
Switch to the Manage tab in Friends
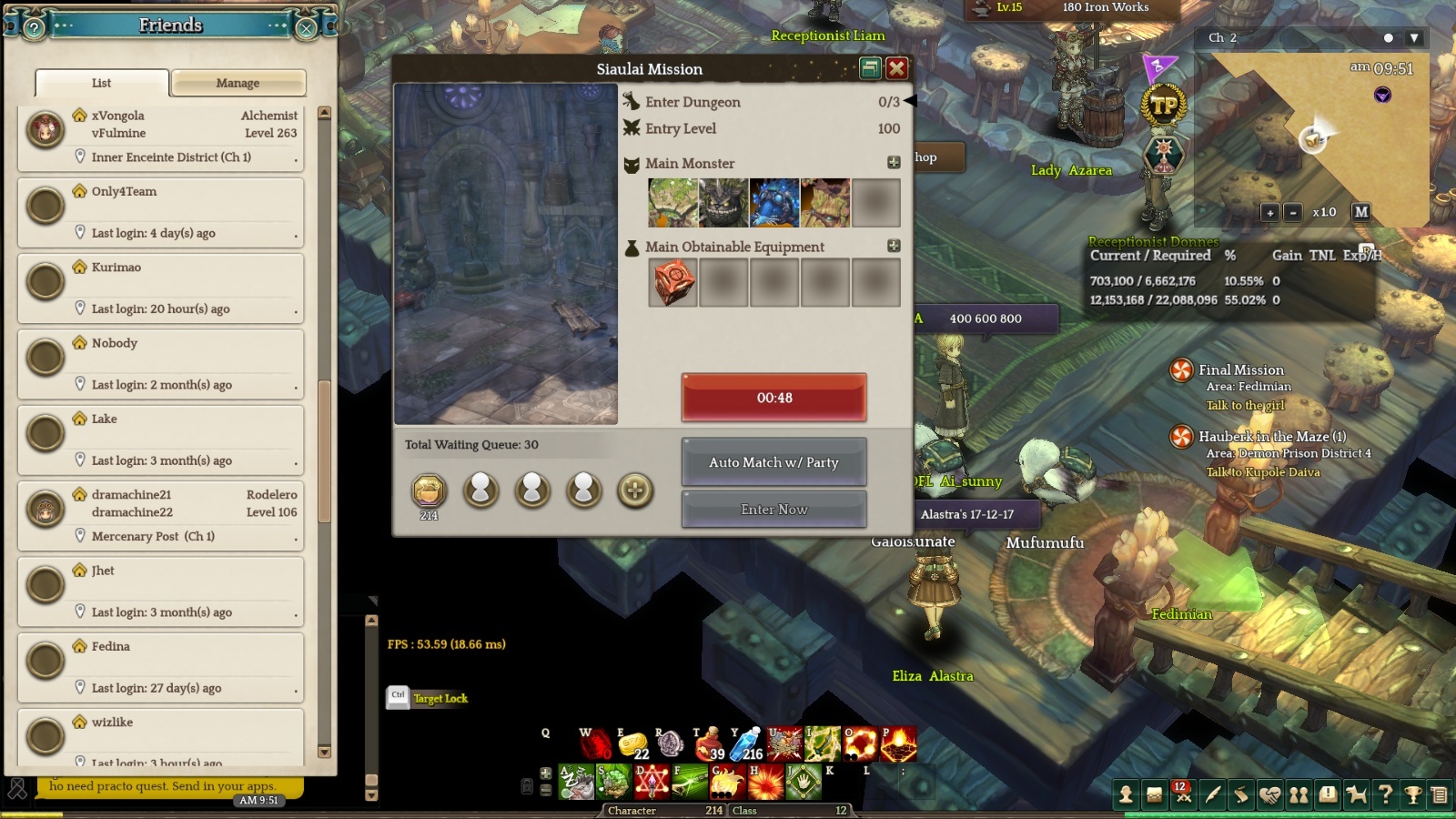click(x=238, y=83)
